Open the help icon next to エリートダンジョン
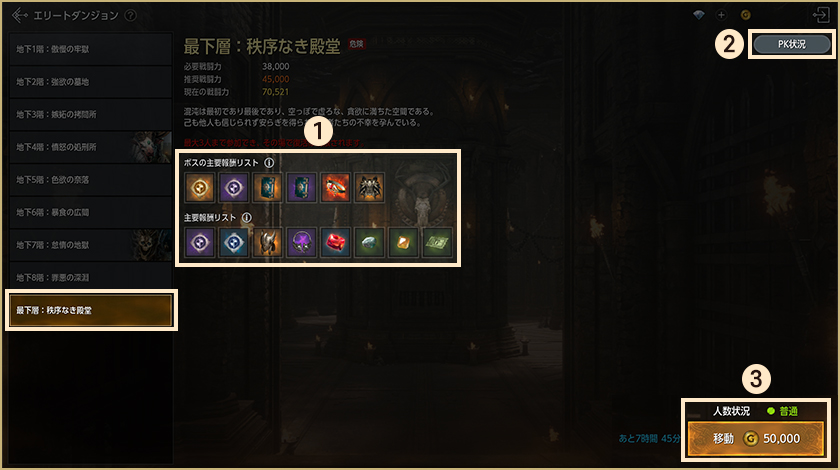840x470 pixels. pyautogui.click(x=131, y=16)
